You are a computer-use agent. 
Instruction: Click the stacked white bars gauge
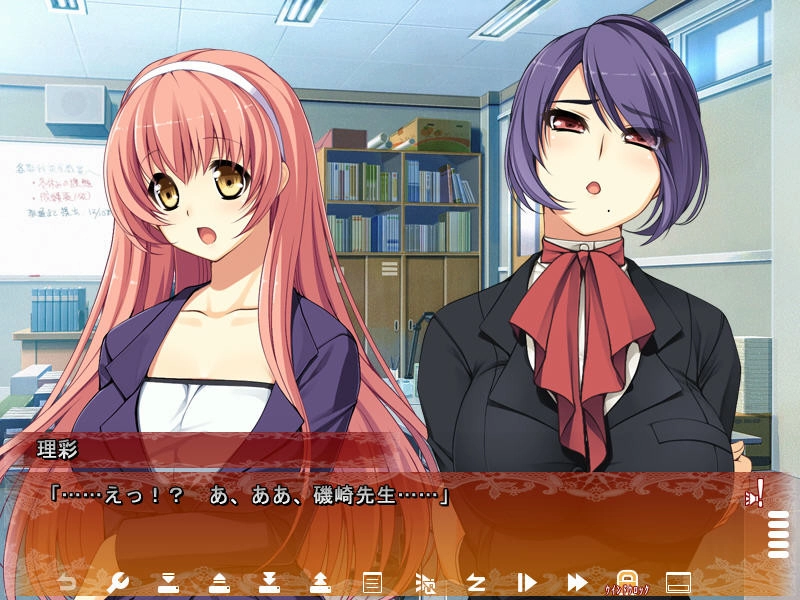777,534
